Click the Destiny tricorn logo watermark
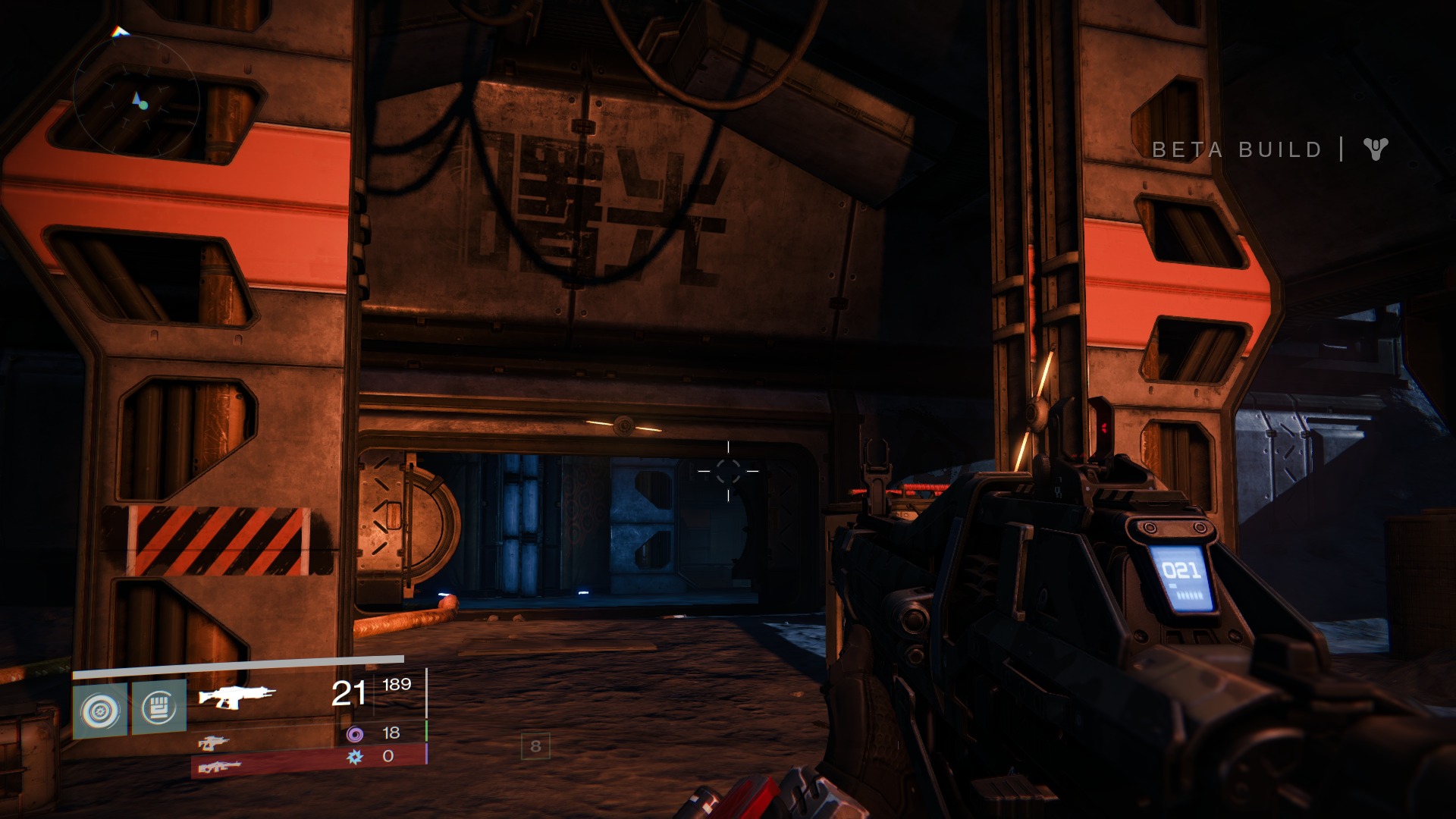 [1375, 149]
